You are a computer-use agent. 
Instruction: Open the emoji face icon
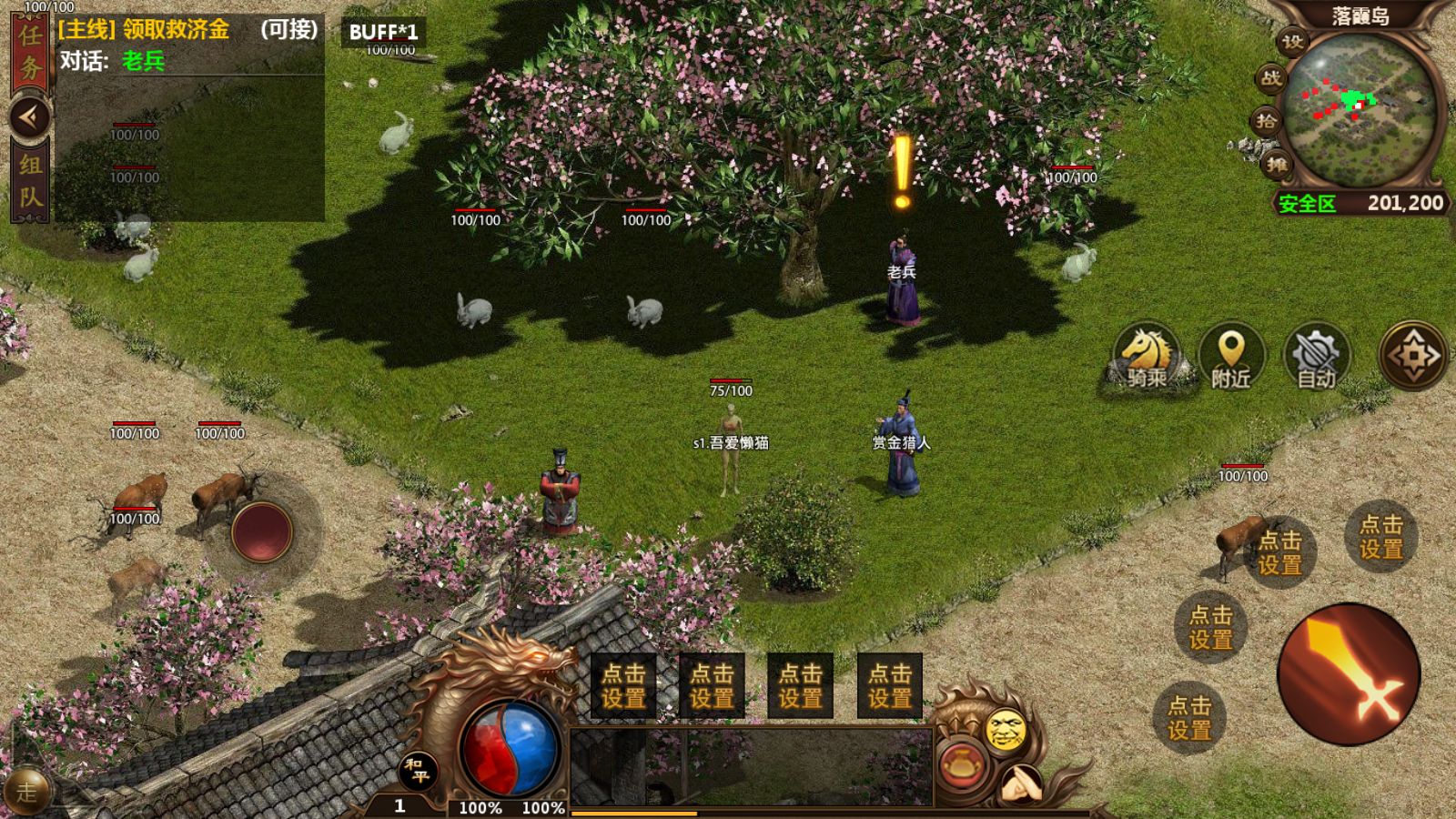coord(1006,729)
